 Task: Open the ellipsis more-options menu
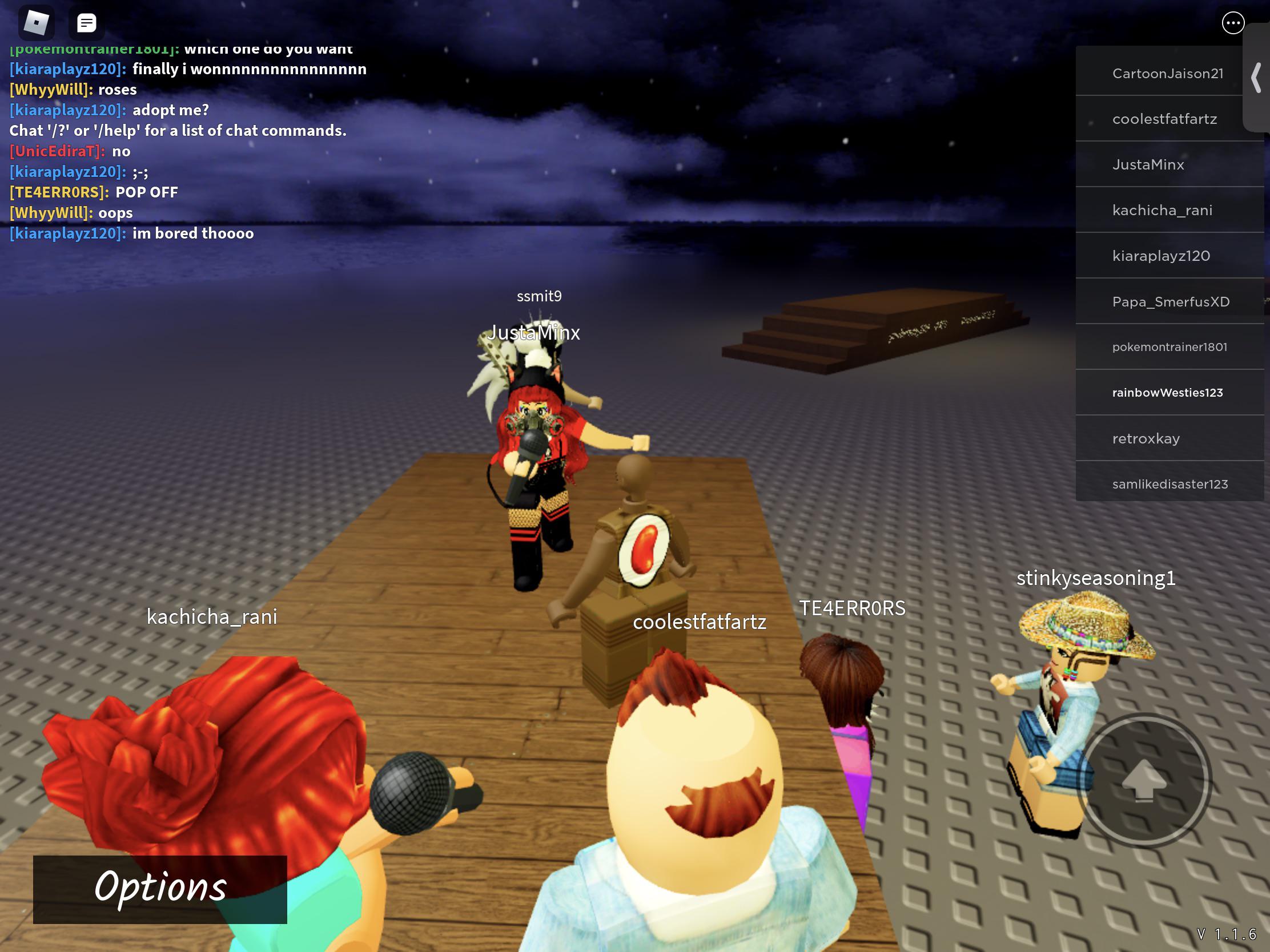tap(1232, 23)
